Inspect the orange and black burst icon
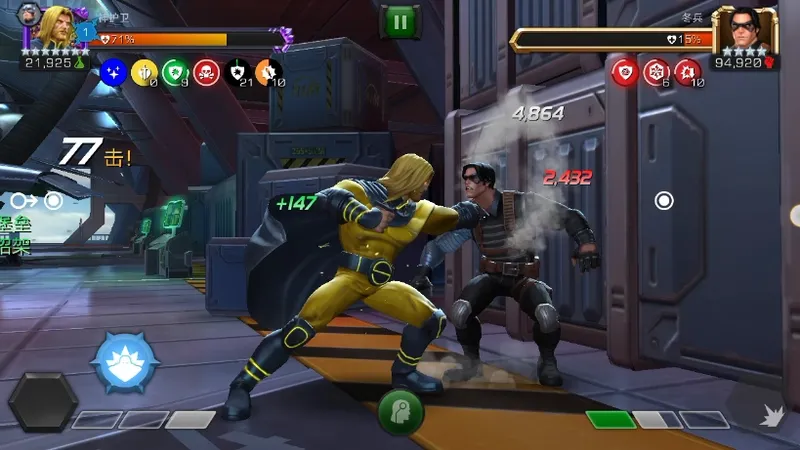The width and height of the screenshot is (800, 450). click(268, 71)
